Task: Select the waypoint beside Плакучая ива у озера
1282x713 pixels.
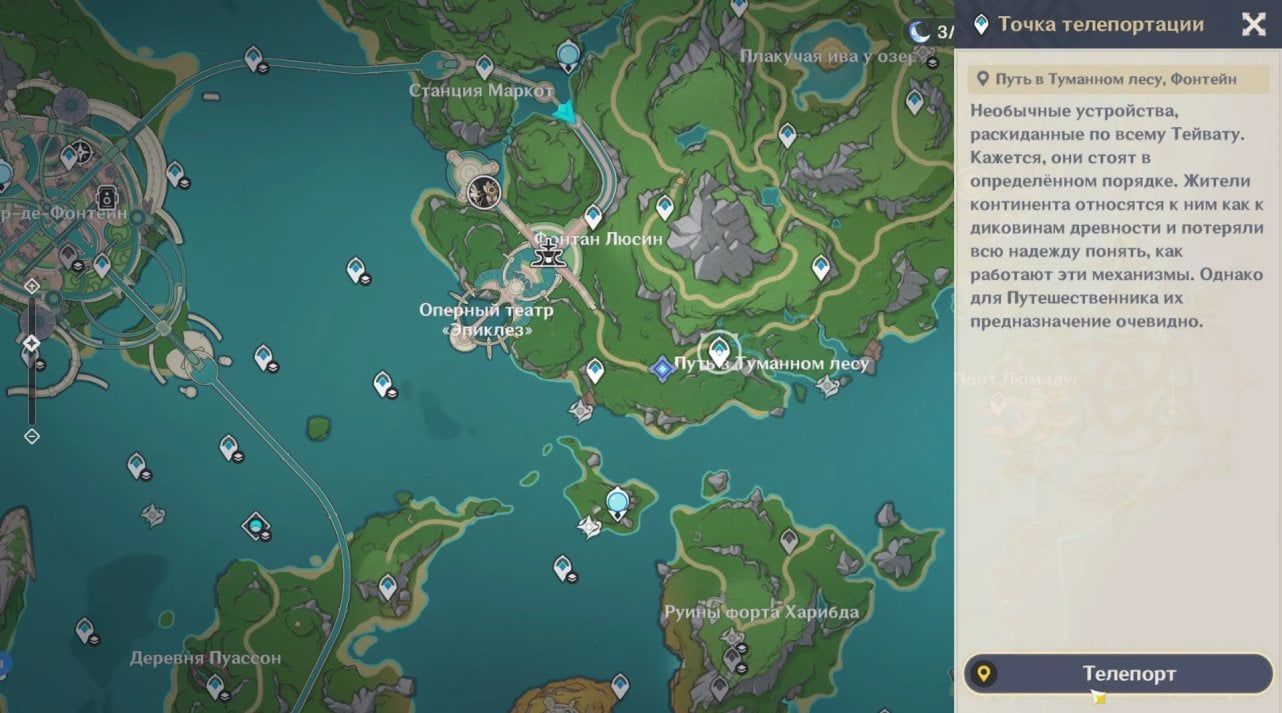Action: (914, 100)
